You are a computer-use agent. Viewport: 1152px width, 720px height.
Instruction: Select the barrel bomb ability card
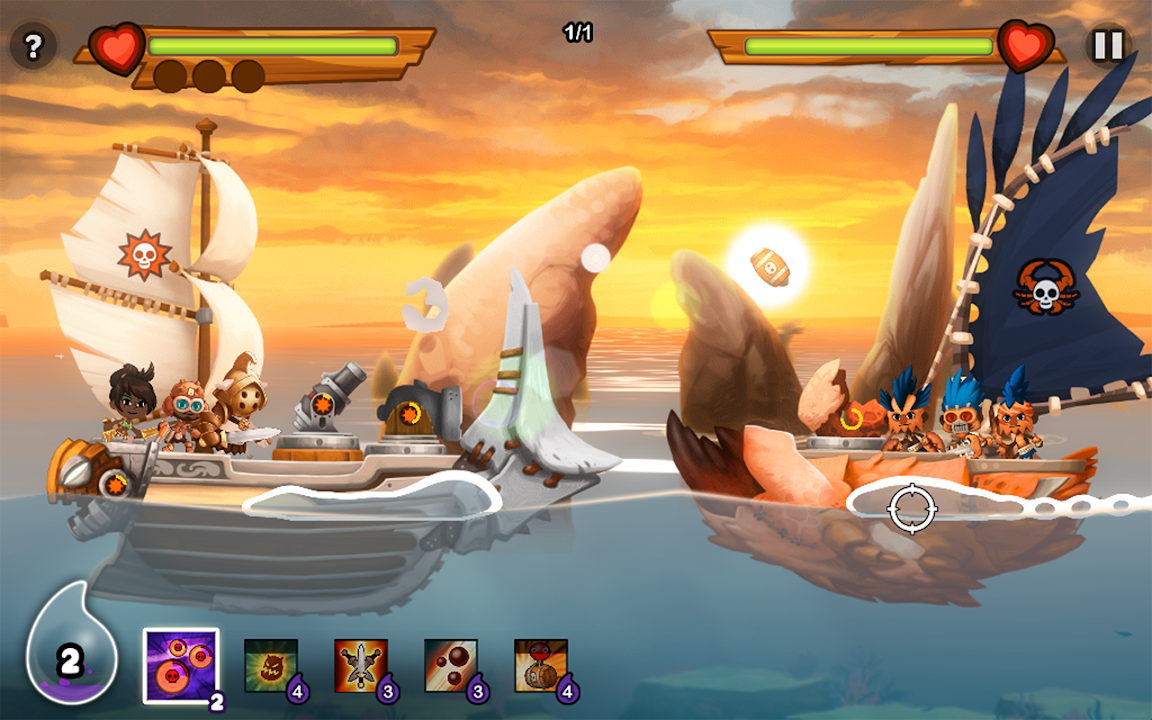(x=541, y=666)
